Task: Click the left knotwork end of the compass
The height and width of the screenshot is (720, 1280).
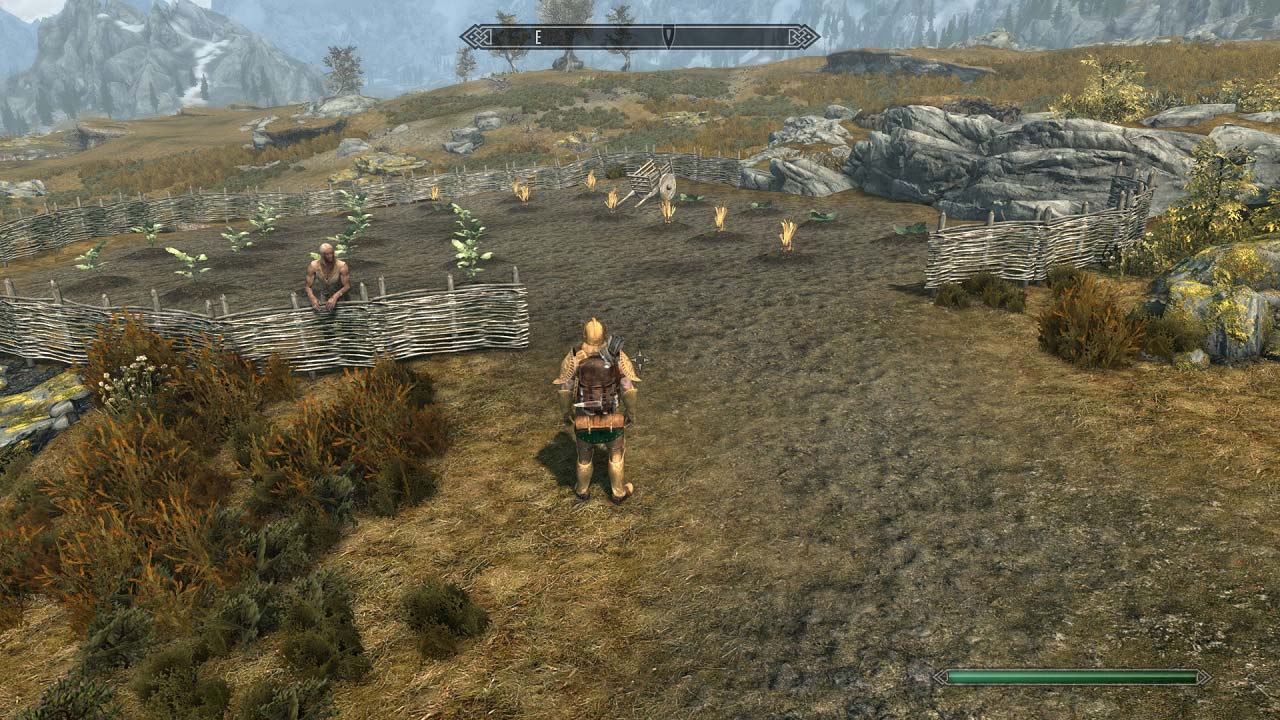Action: click(475, 38)
